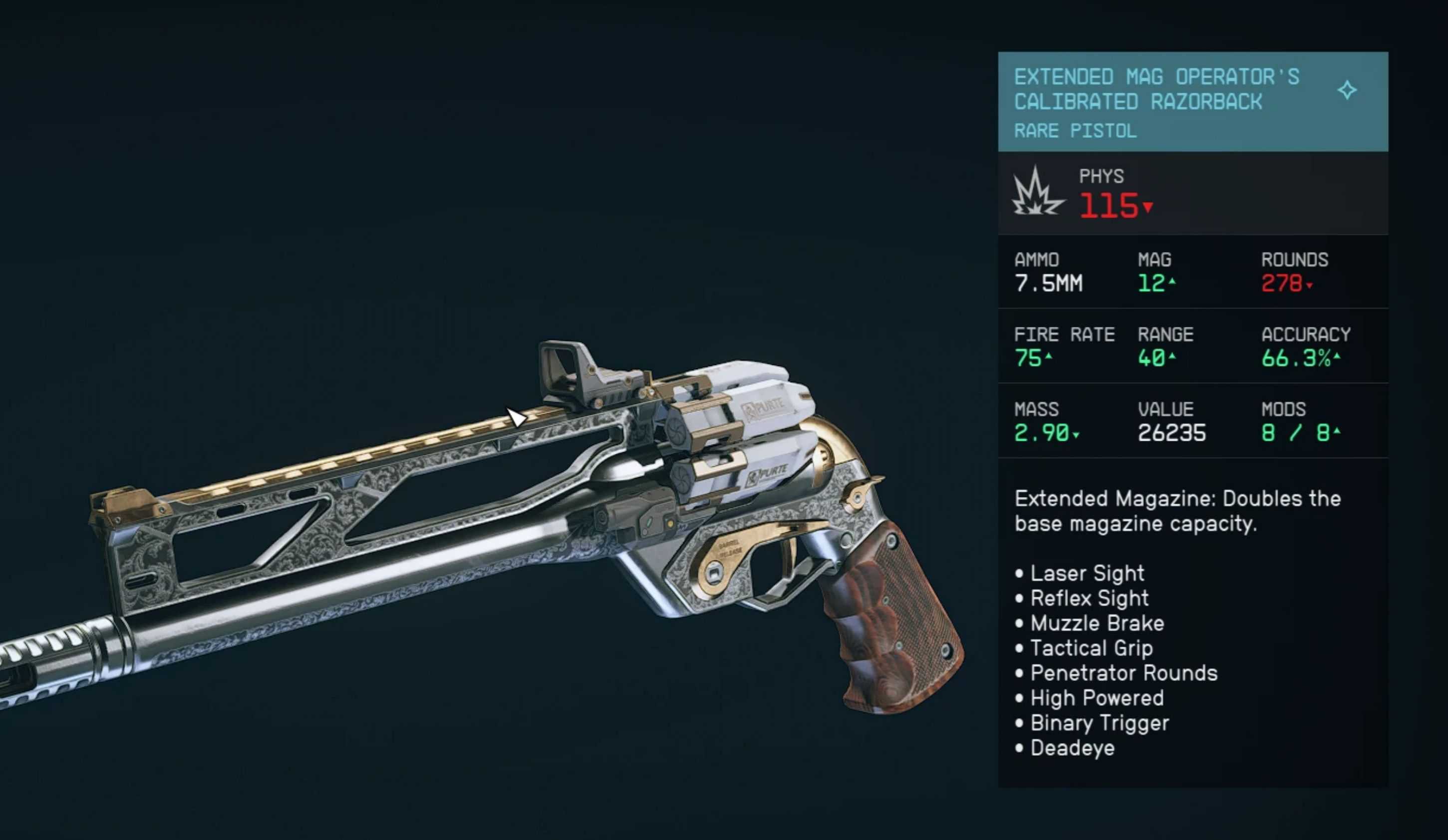Select the Binary Trigger mod entry
The image size is (1448, 840).
tap(1099, 723)
